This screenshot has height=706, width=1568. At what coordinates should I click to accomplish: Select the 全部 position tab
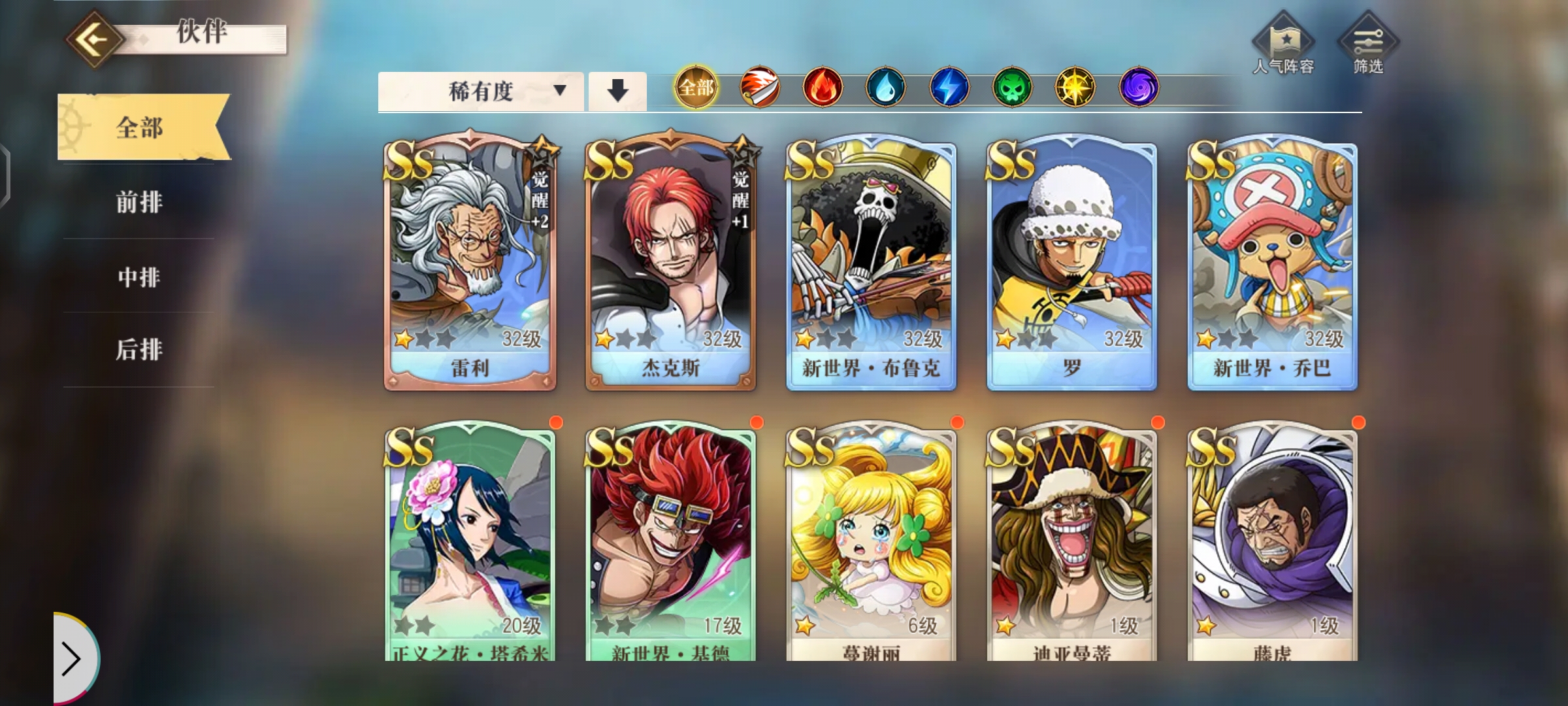tap(140, 127)
